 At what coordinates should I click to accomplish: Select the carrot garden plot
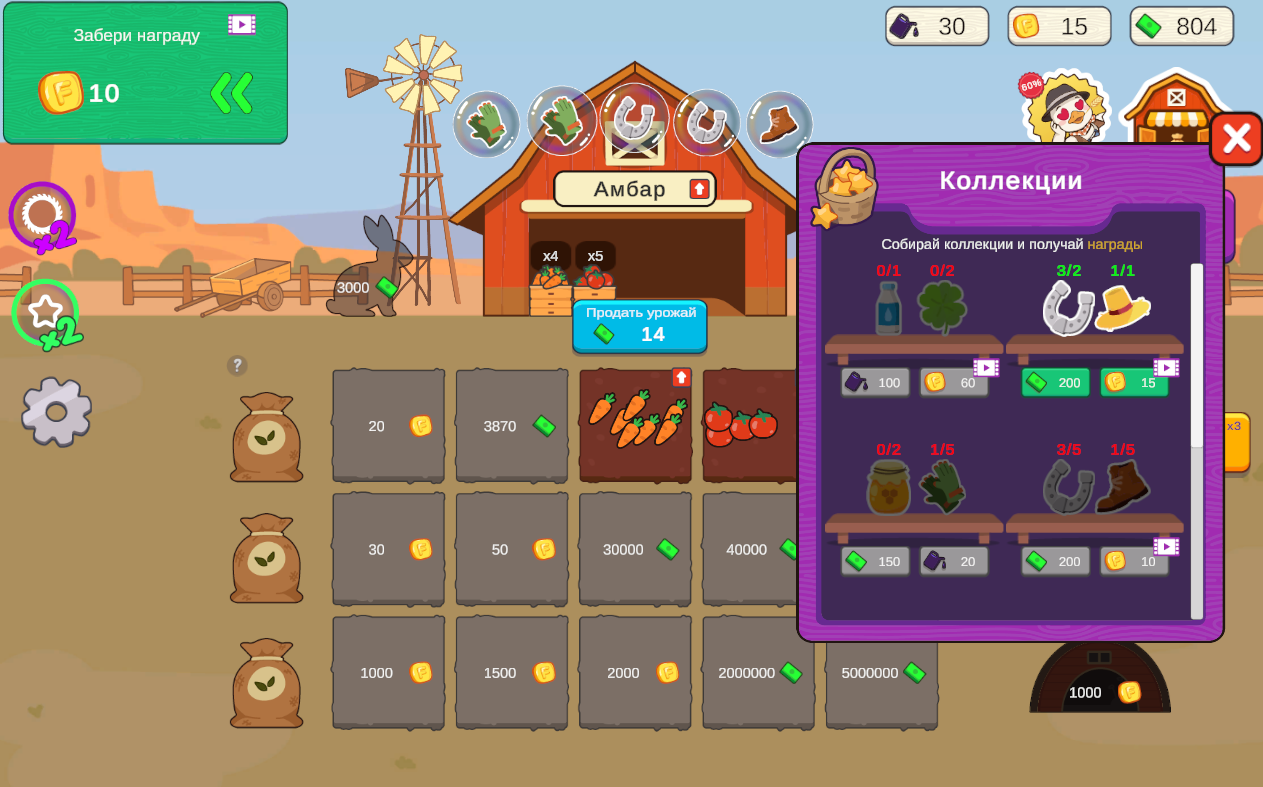pyautogui.click(x=635, y=425)
